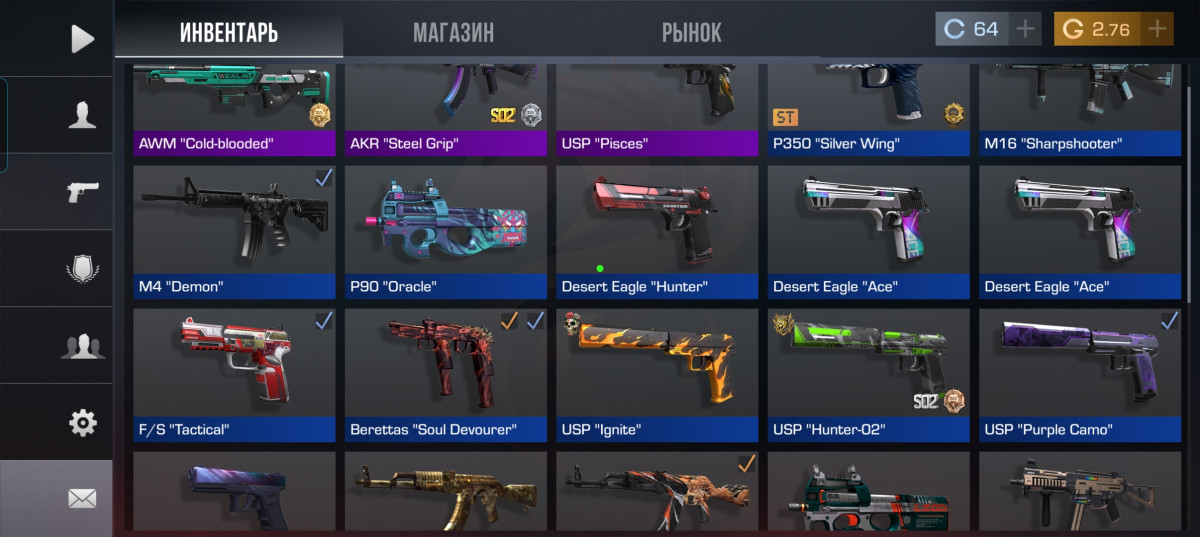Switch to the Магазин tab

[453, 32]
